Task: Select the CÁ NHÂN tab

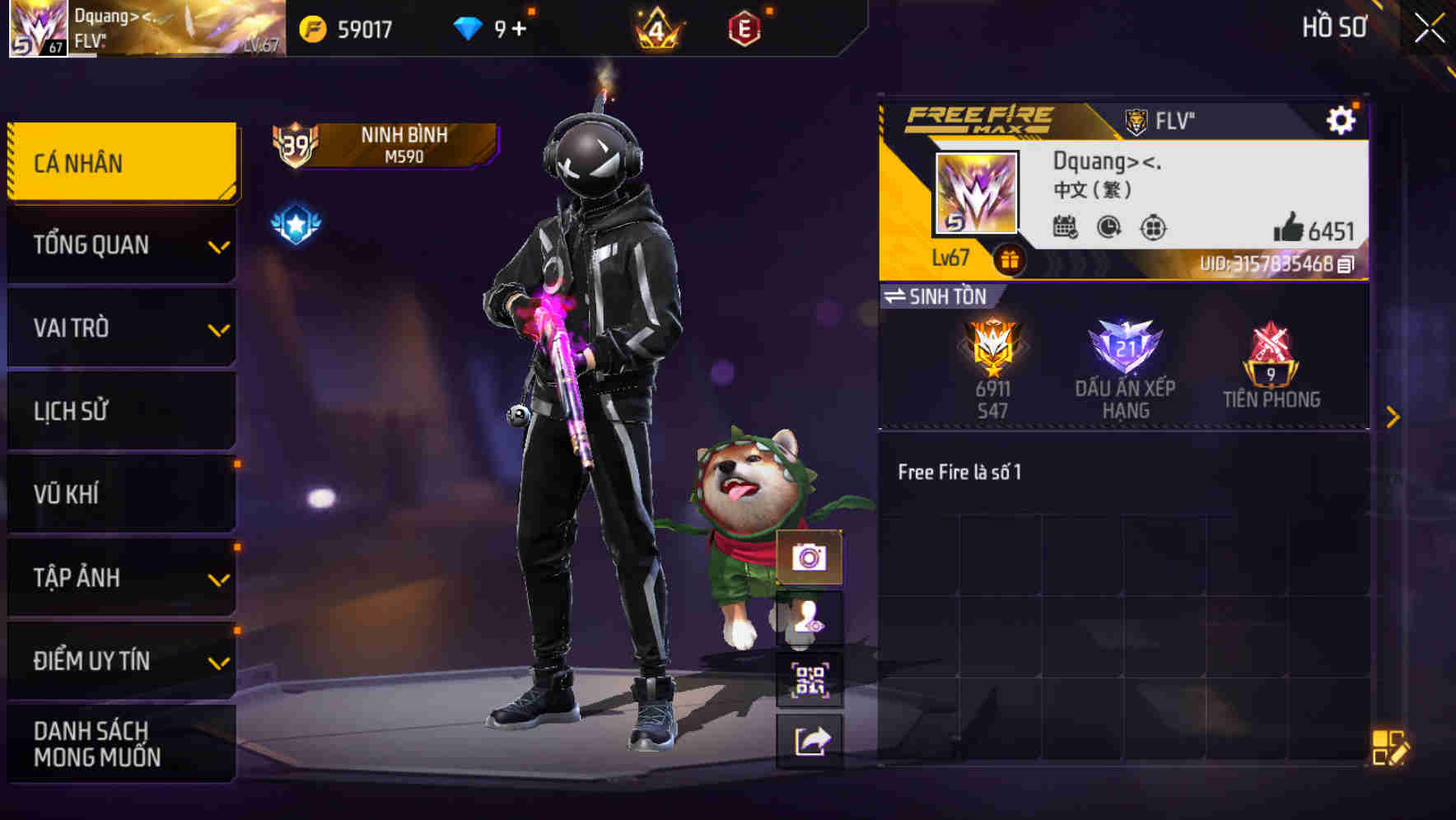Action: tap(120, 162)
